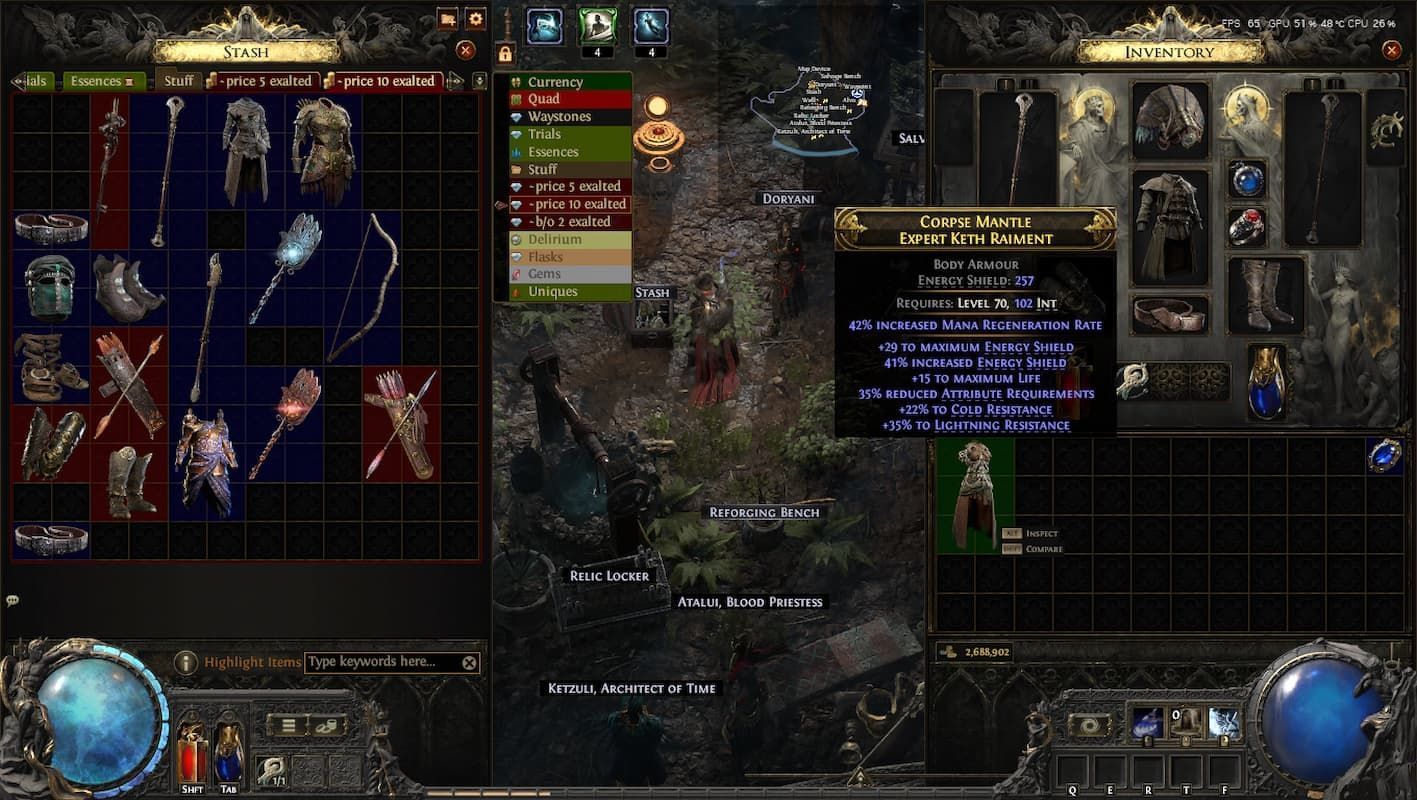Select the first skill gem icon top left
Viewport: 1417px width, 800px height.
[543, 25]
